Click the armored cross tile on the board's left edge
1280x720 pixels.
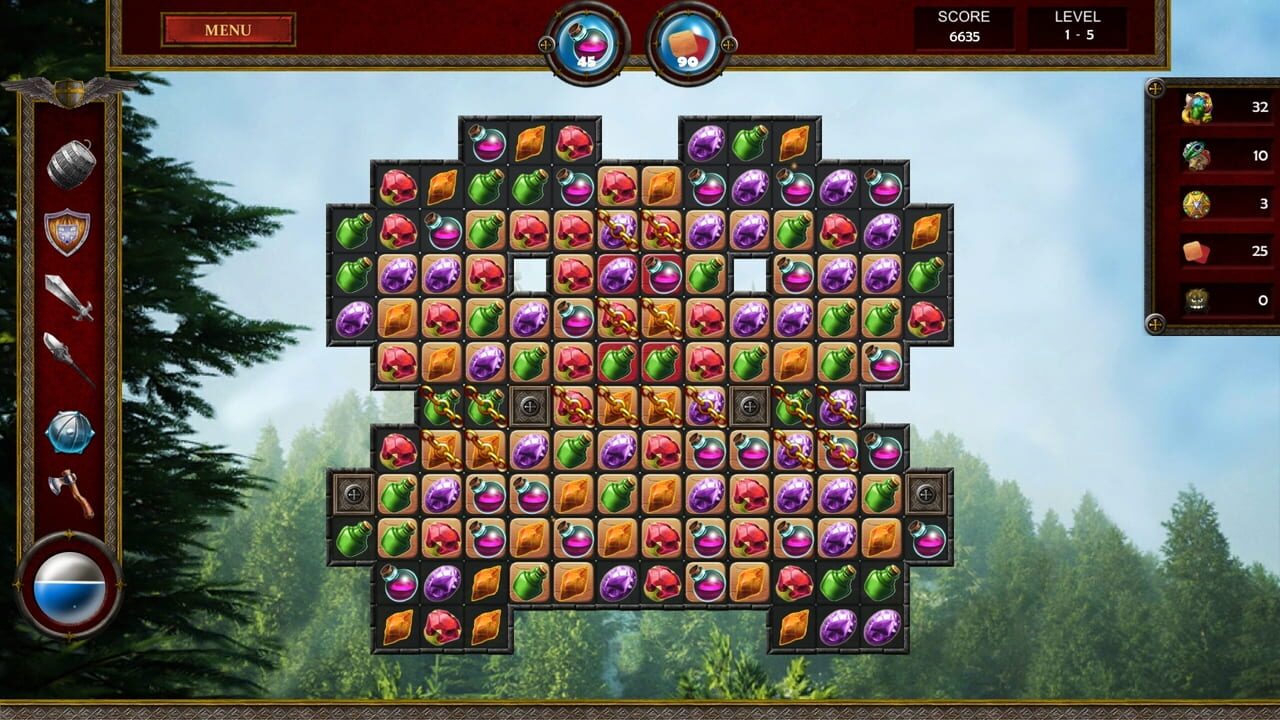tap(355, 491)
